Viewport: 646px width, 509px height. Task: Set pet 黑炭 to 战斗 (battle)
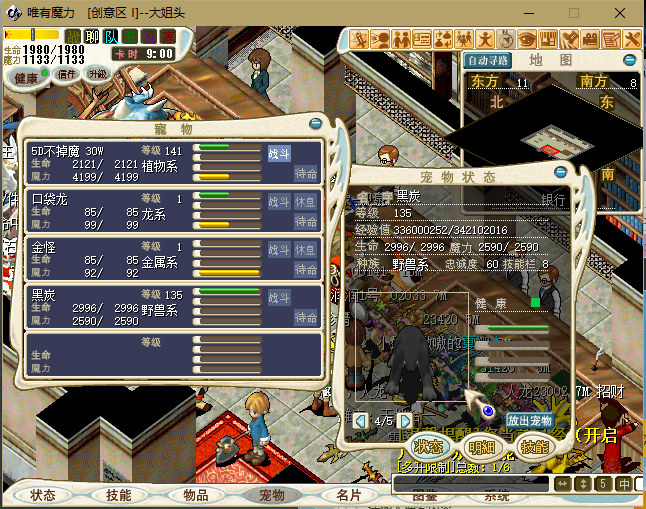(279, 298)
